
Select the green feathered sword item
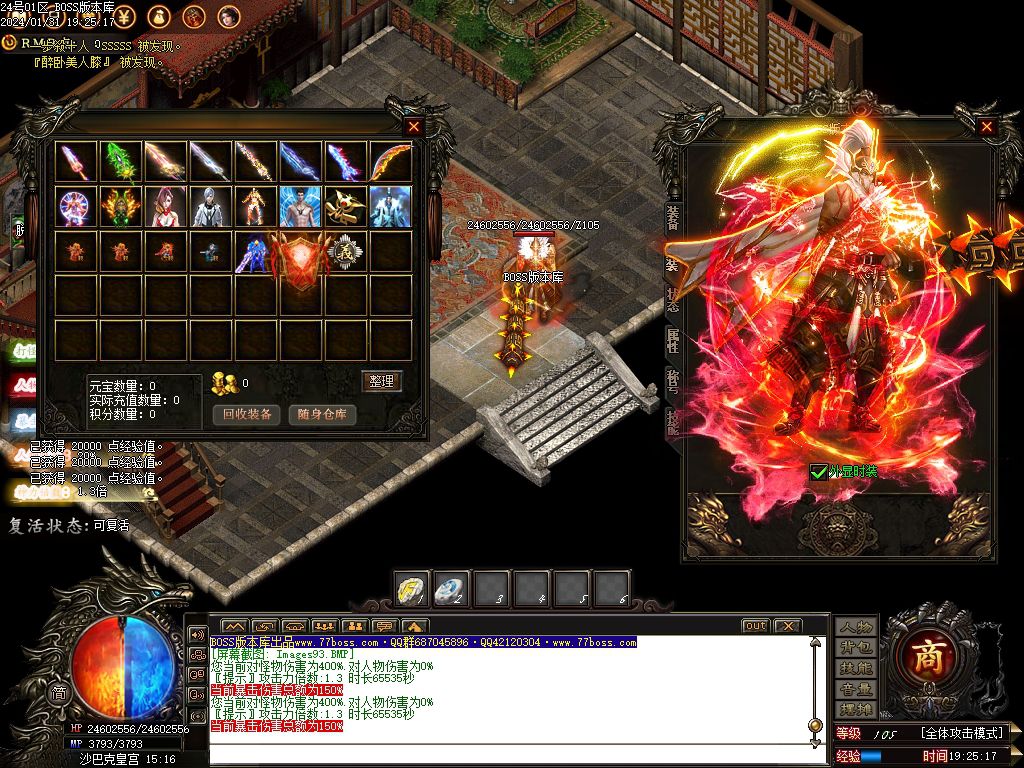tap(121, 161)
